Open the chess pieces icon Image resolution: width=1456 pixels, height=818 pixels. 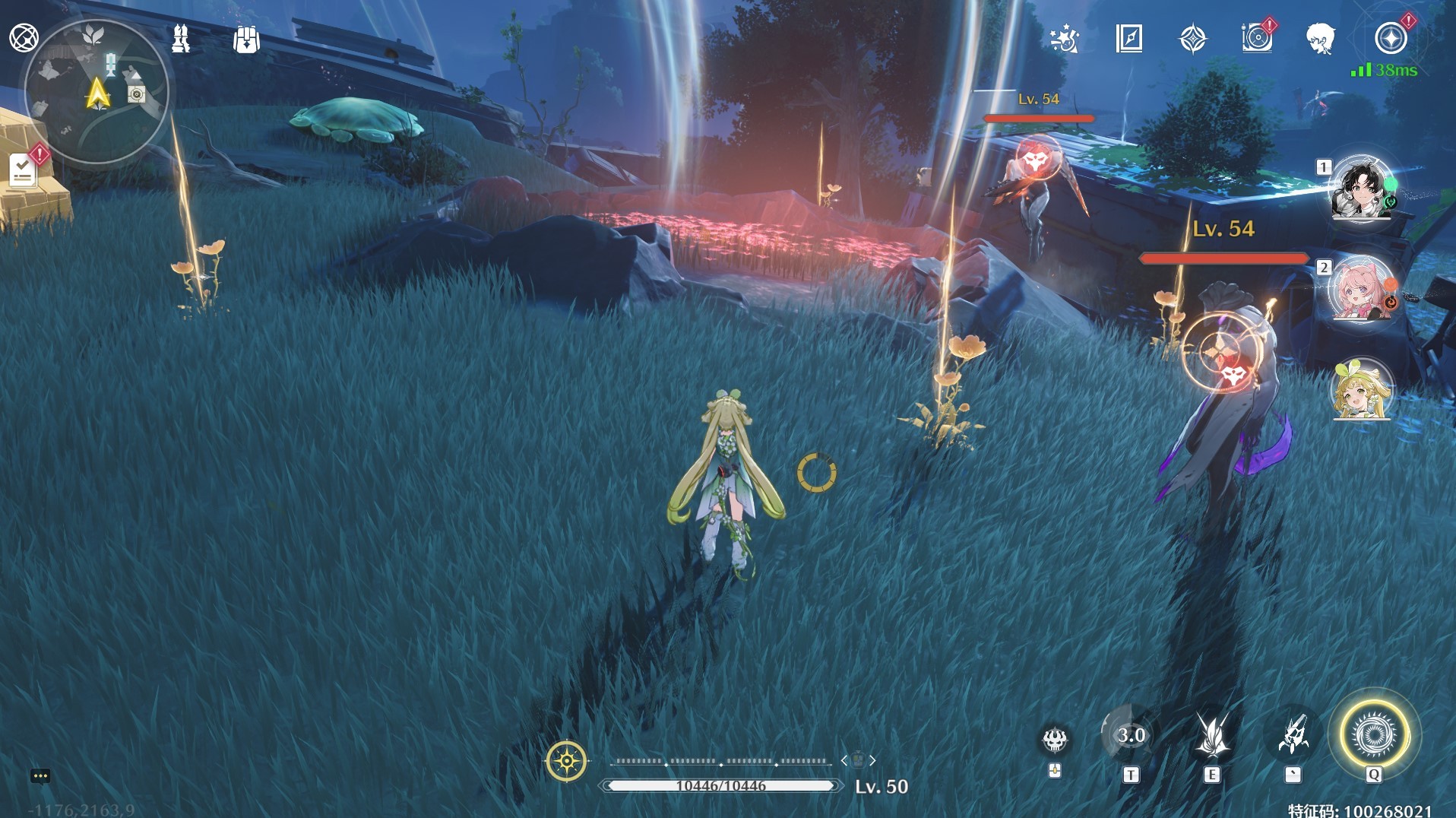[x=181, y=38]
